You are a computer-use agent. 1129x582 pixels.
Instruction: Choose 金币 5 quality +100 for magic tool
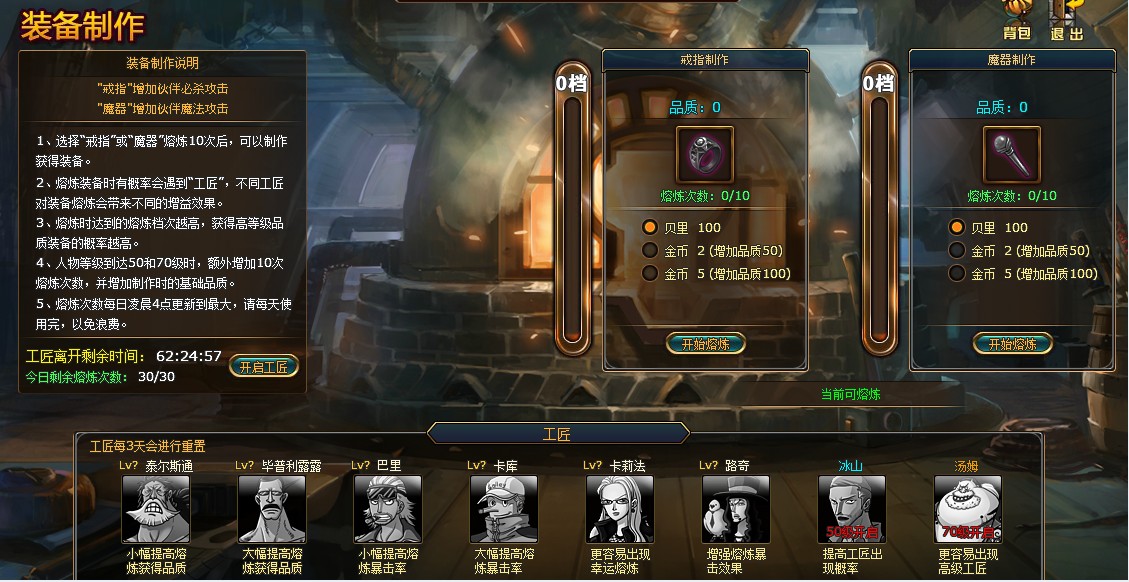(x=957, y=273)
